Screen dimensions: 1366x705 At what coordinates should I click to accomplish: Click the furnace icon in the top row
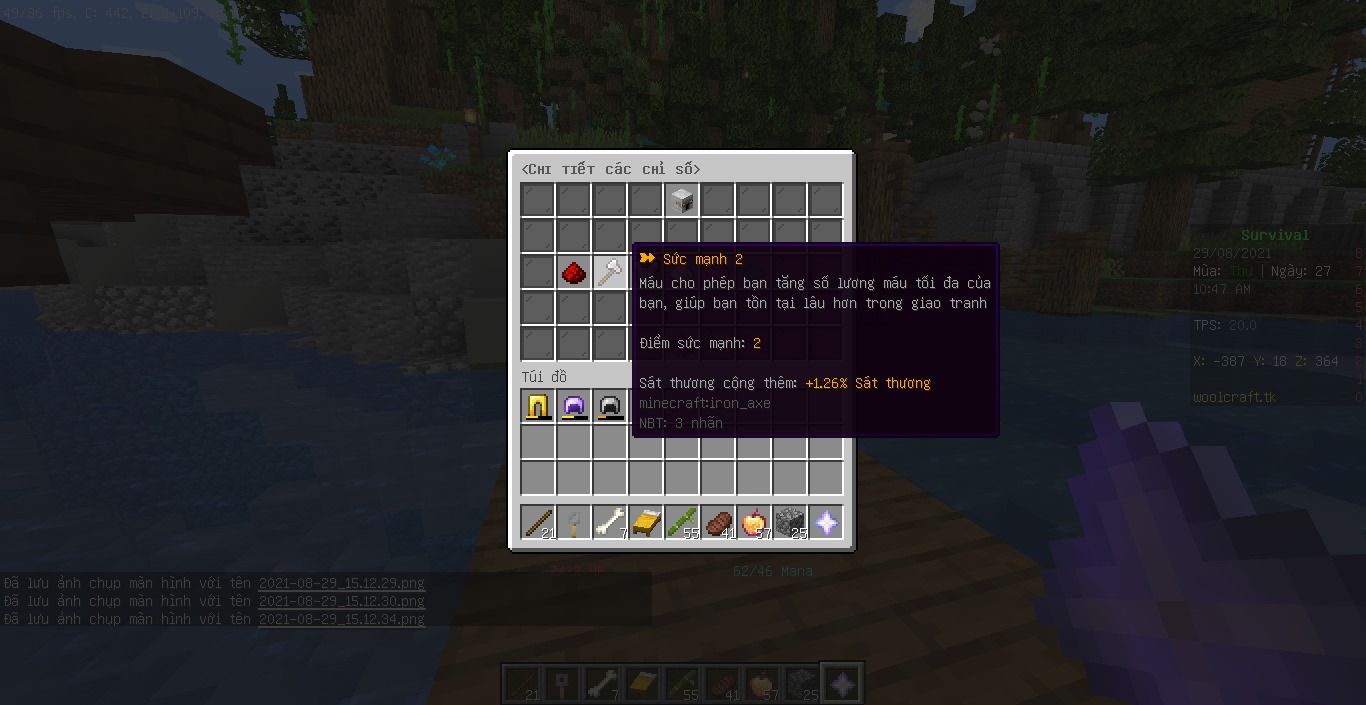(x=682, y=200)
